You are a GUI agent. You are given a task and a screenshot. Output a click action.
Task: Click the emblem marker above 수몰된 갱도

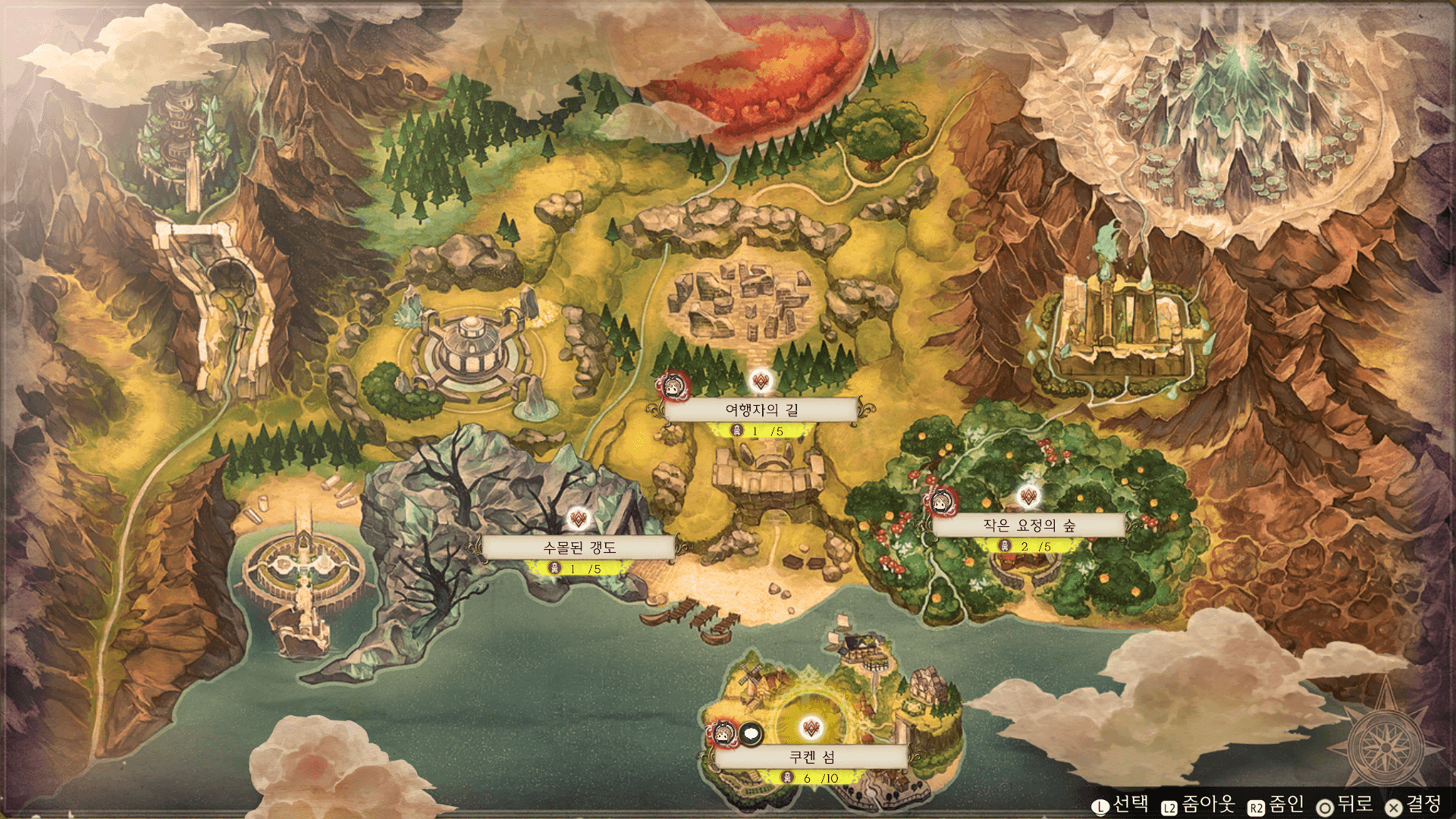click(x=579, y=519)
